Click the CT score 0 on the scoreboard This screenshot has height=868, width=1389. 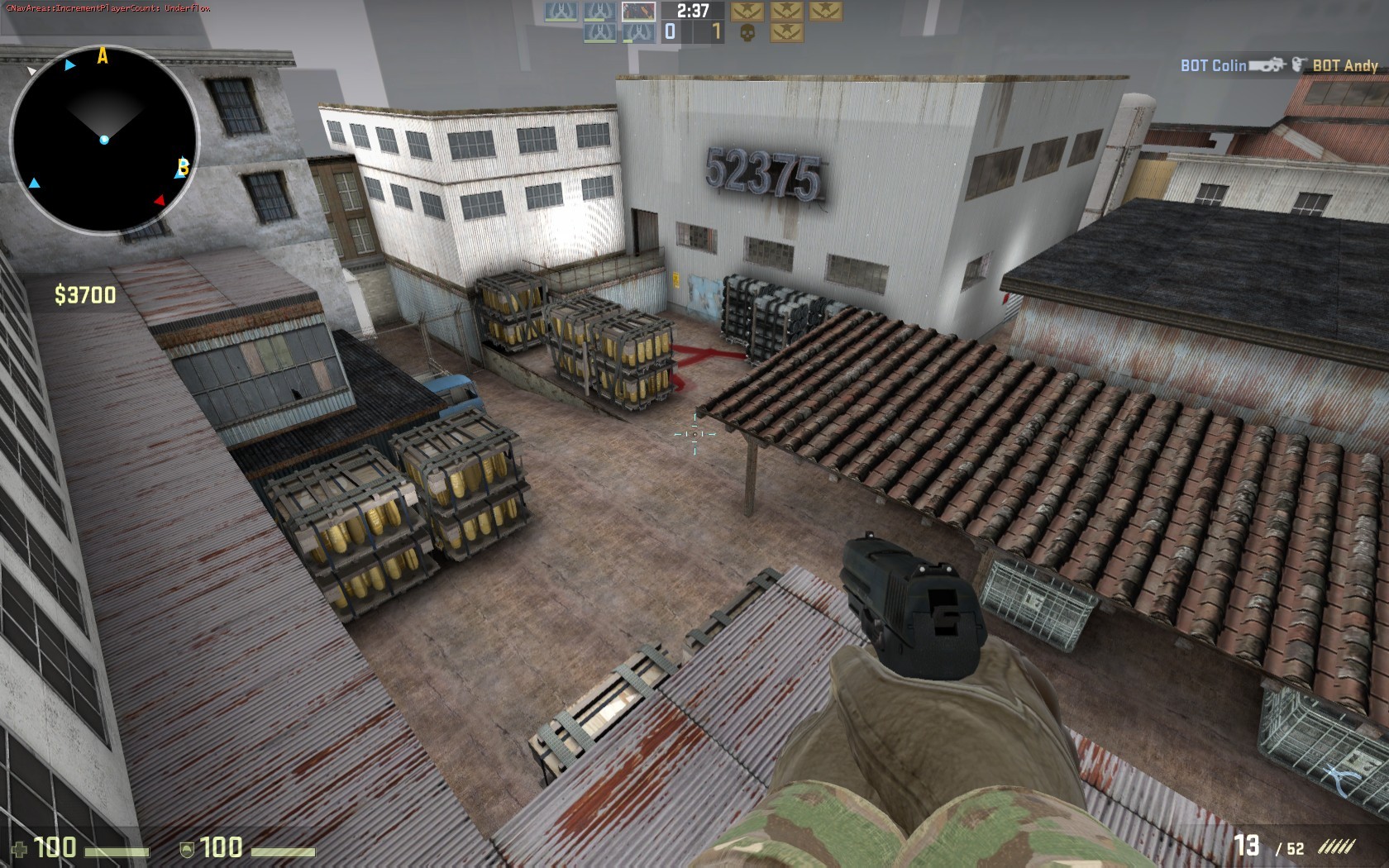[670, 31]
